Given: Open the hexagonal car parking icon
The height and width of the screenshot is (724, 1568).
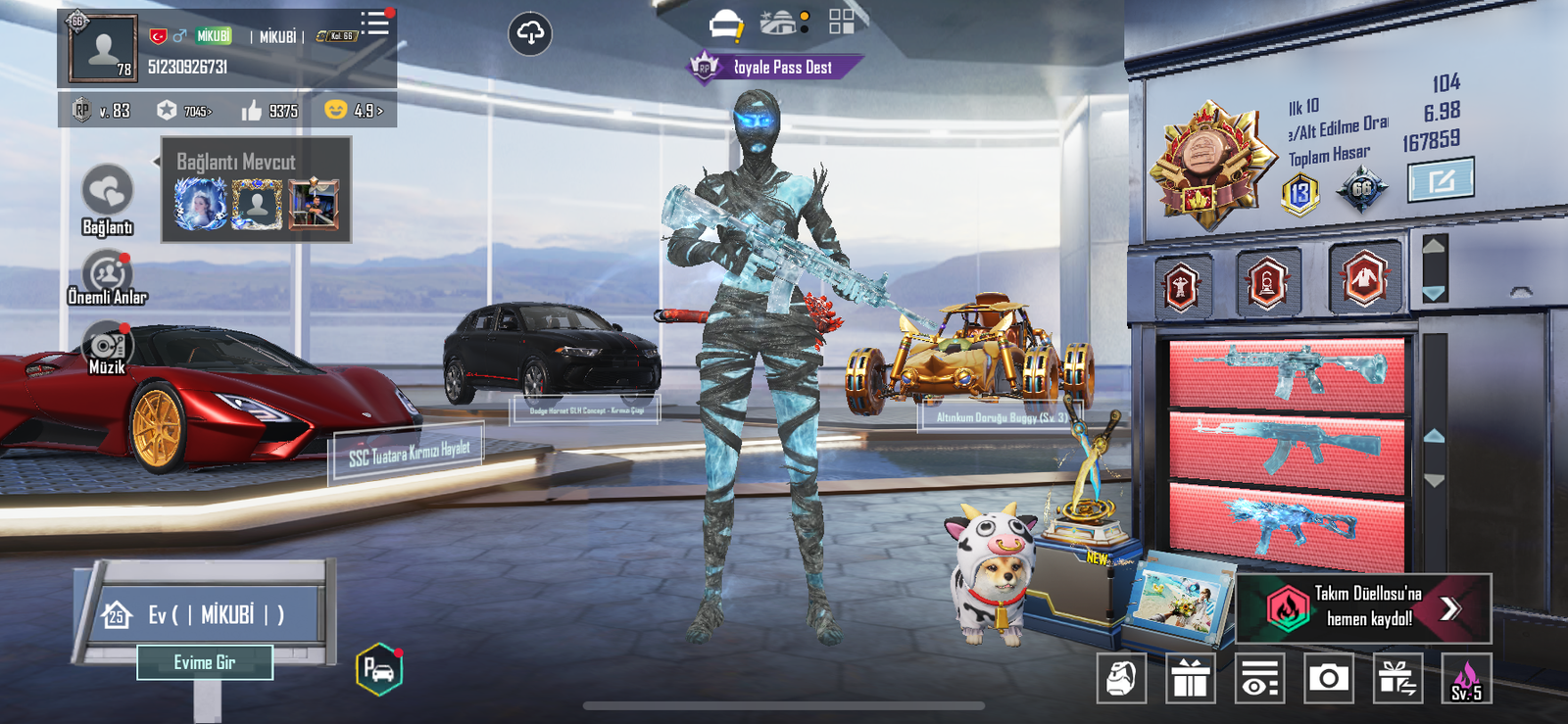Looking at the screenshot, I should coord(379,670).
